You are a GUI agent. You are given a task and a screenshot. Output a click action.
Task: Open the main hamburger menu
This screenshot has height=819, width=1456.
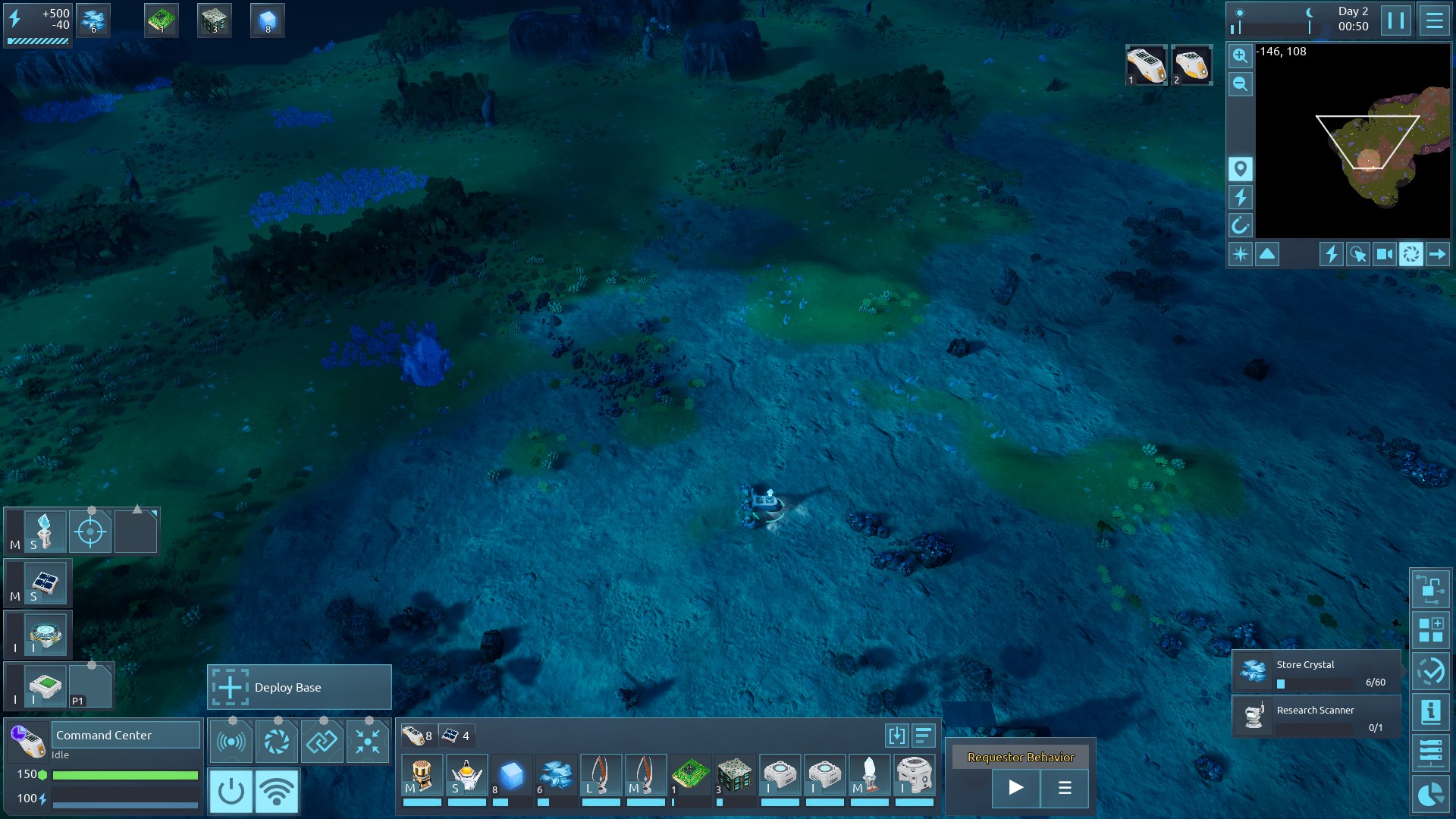point(1434,20)
